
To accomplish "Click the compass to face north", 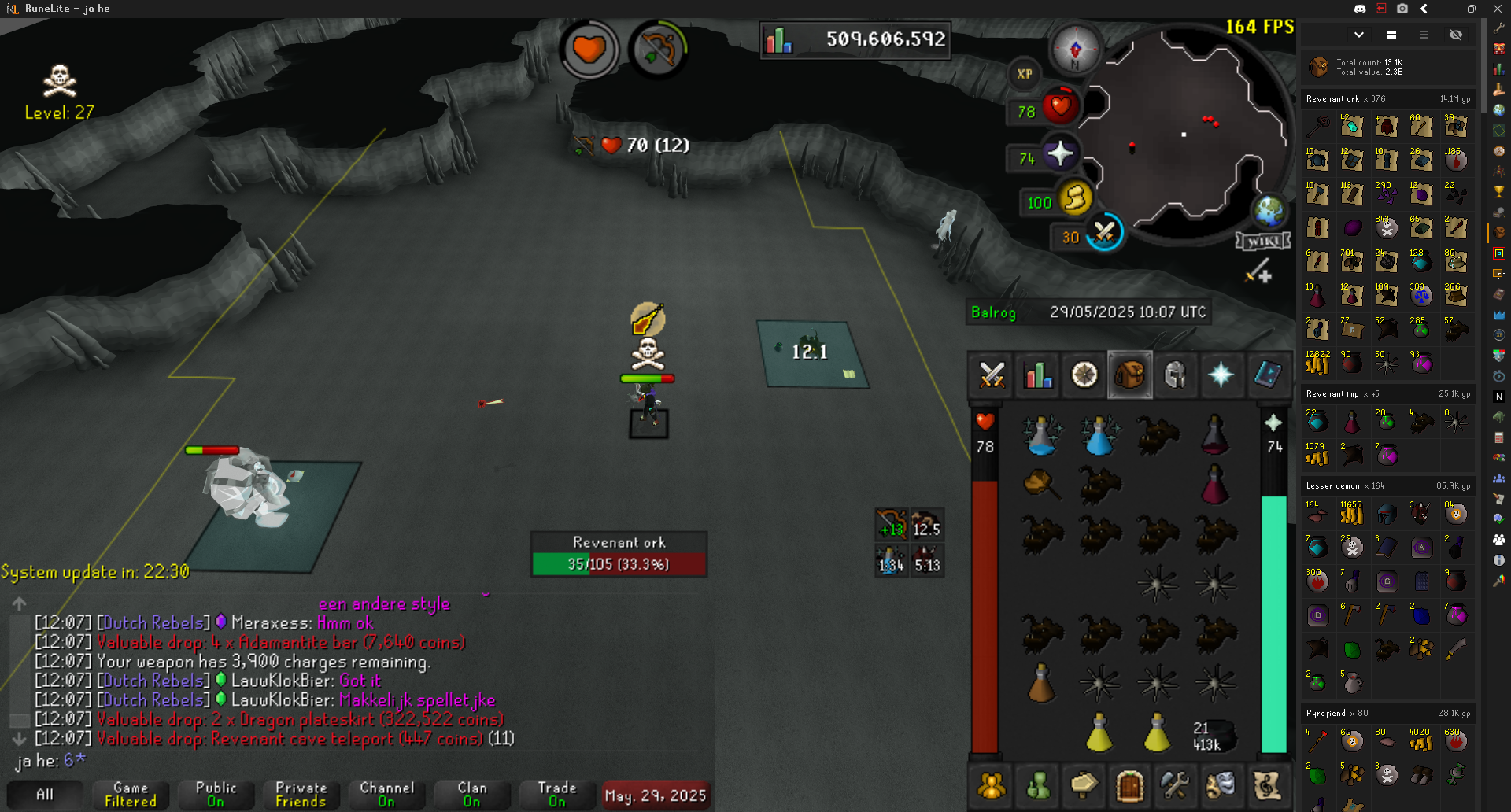I will coord(1075,49).
